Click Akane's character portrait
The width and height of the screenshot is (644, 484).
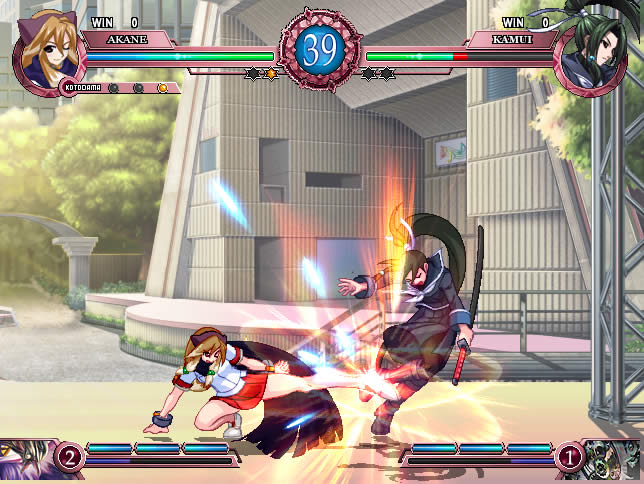click(46, 48)
